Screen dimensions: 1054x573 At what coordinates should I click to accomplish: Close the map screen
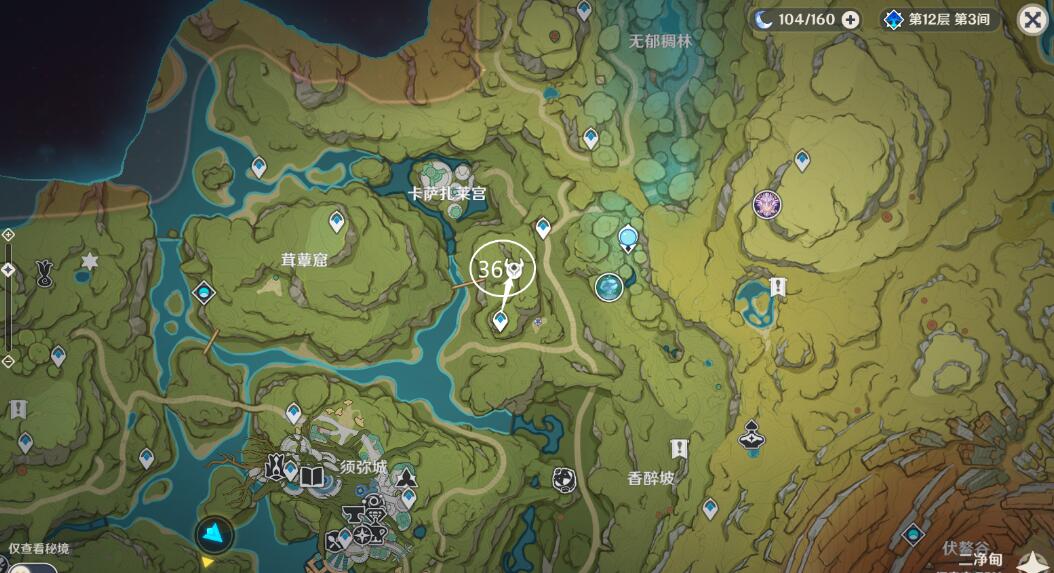point(1032,19)
